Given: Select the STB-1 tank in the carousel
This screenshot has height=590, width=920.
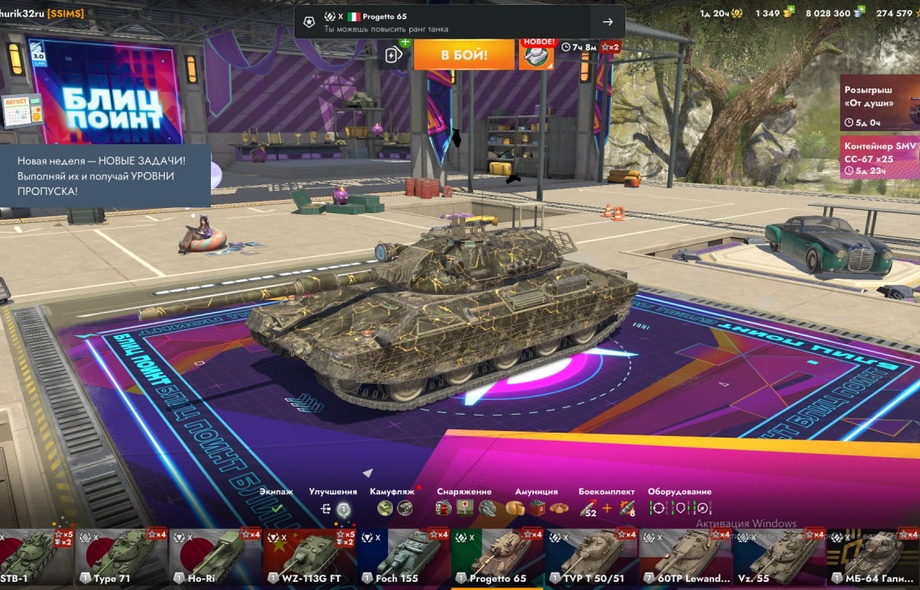Looking at the screenshot, I should (x=36, y=558).
